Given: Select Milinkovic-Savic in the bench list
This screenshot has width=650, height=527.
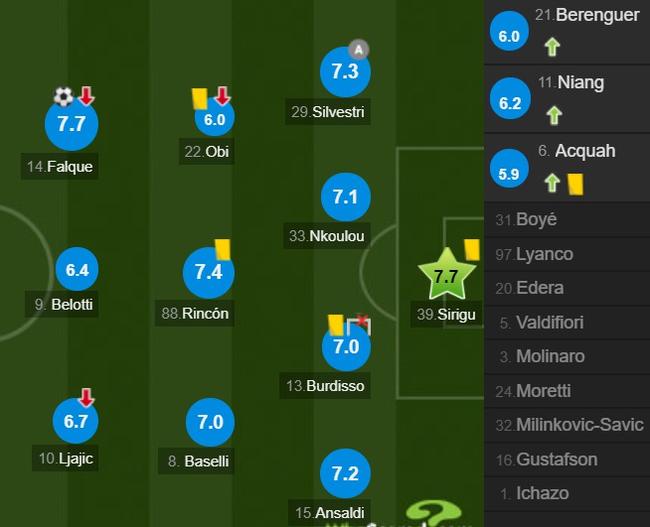Looking at the screenshot, I should pos(579,425).
